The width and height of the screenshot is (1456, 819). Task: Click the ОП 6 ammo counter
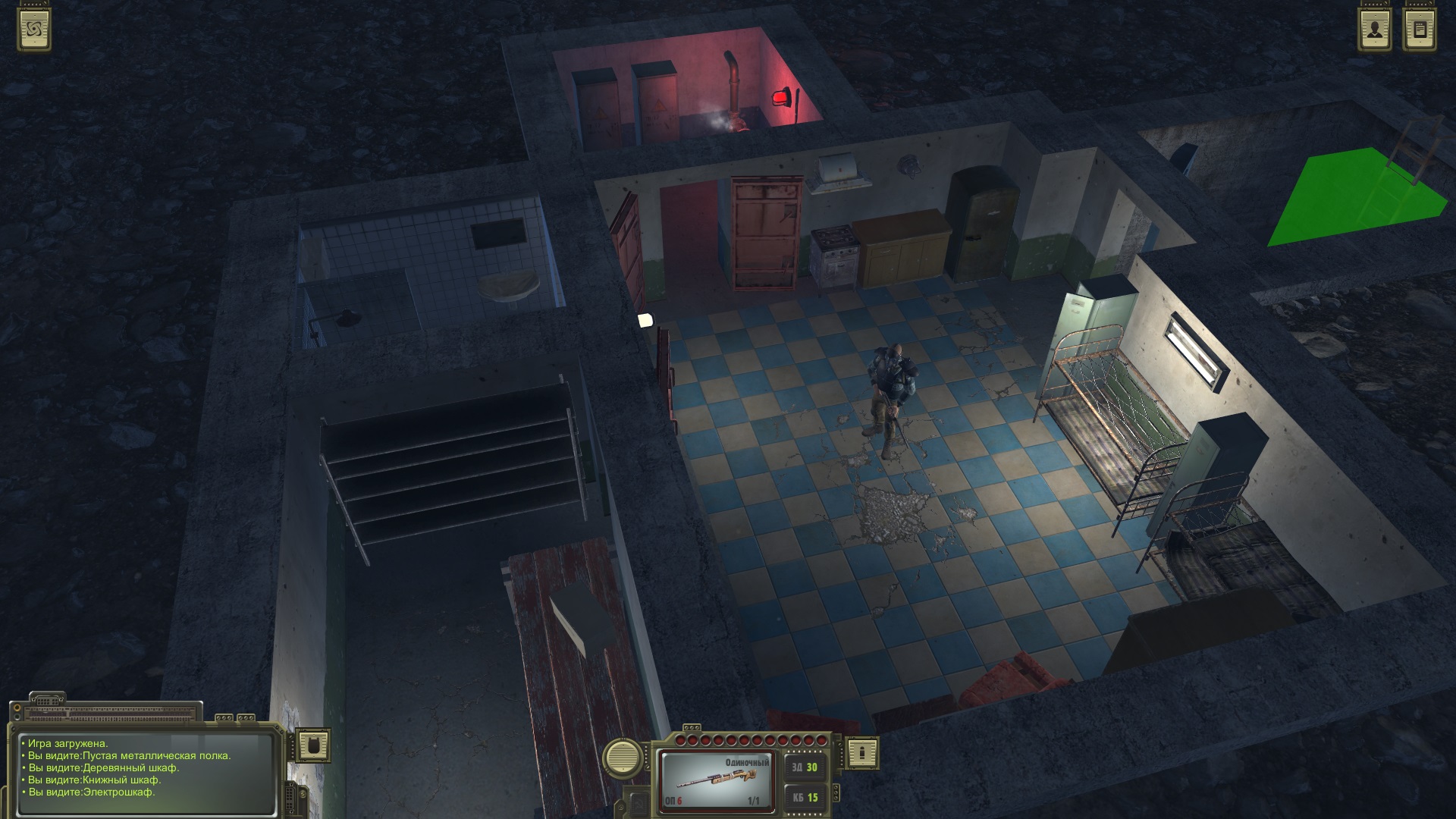tap(675, 800)
